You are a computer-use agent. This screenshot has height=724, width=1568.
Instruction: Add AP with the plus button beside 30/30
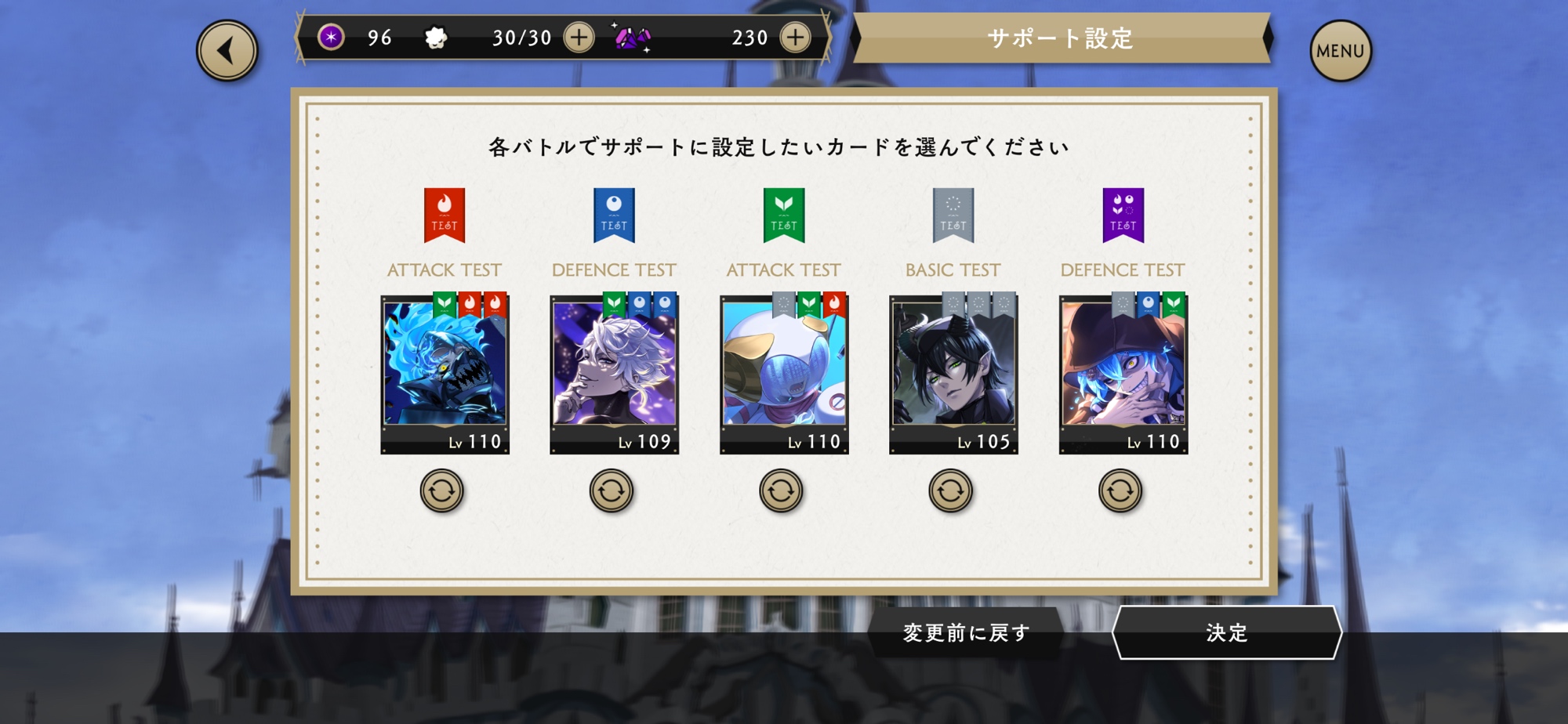click(x=579, y=37)
